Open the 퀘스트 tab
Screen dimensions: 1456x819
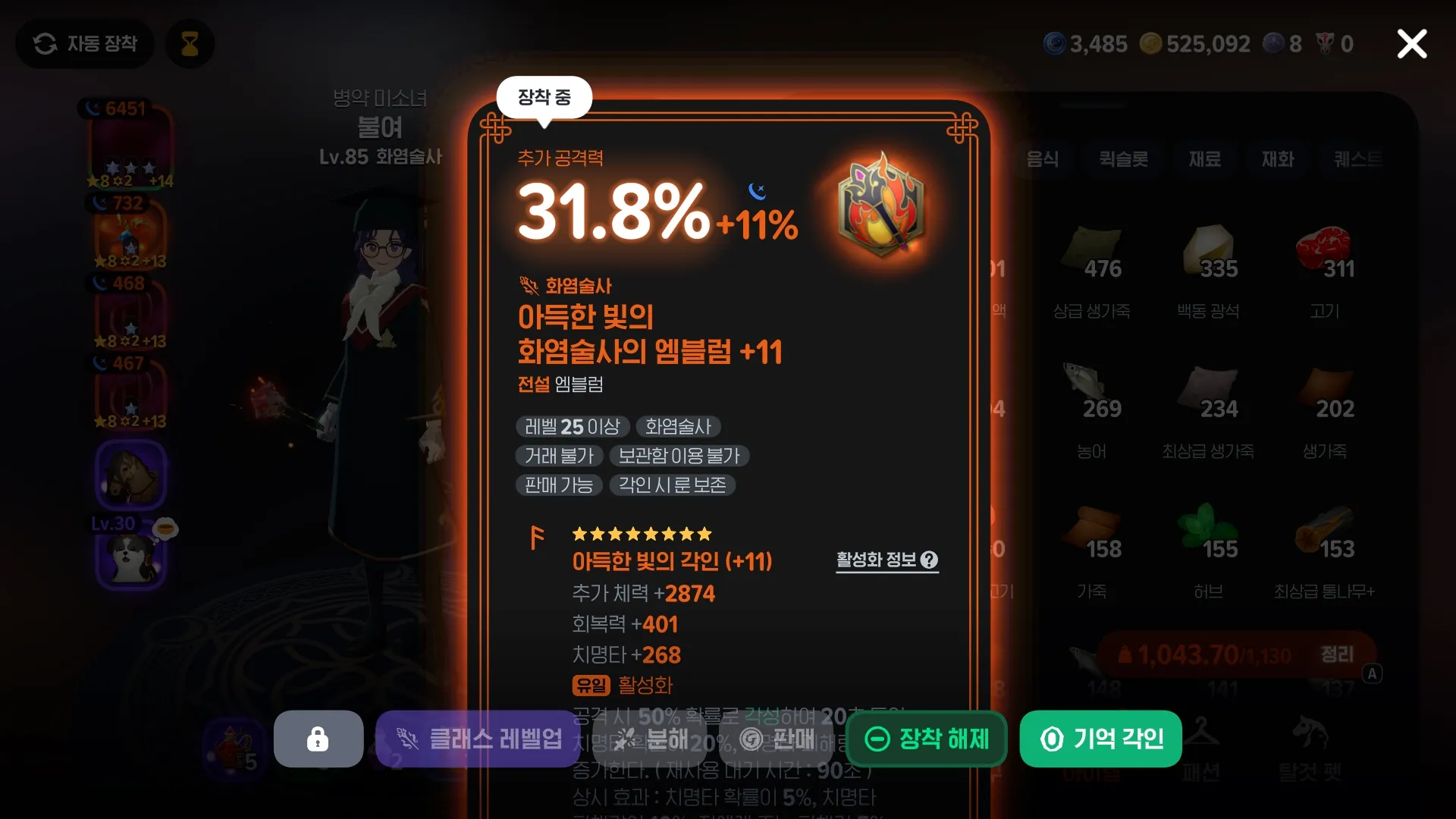1357,160
